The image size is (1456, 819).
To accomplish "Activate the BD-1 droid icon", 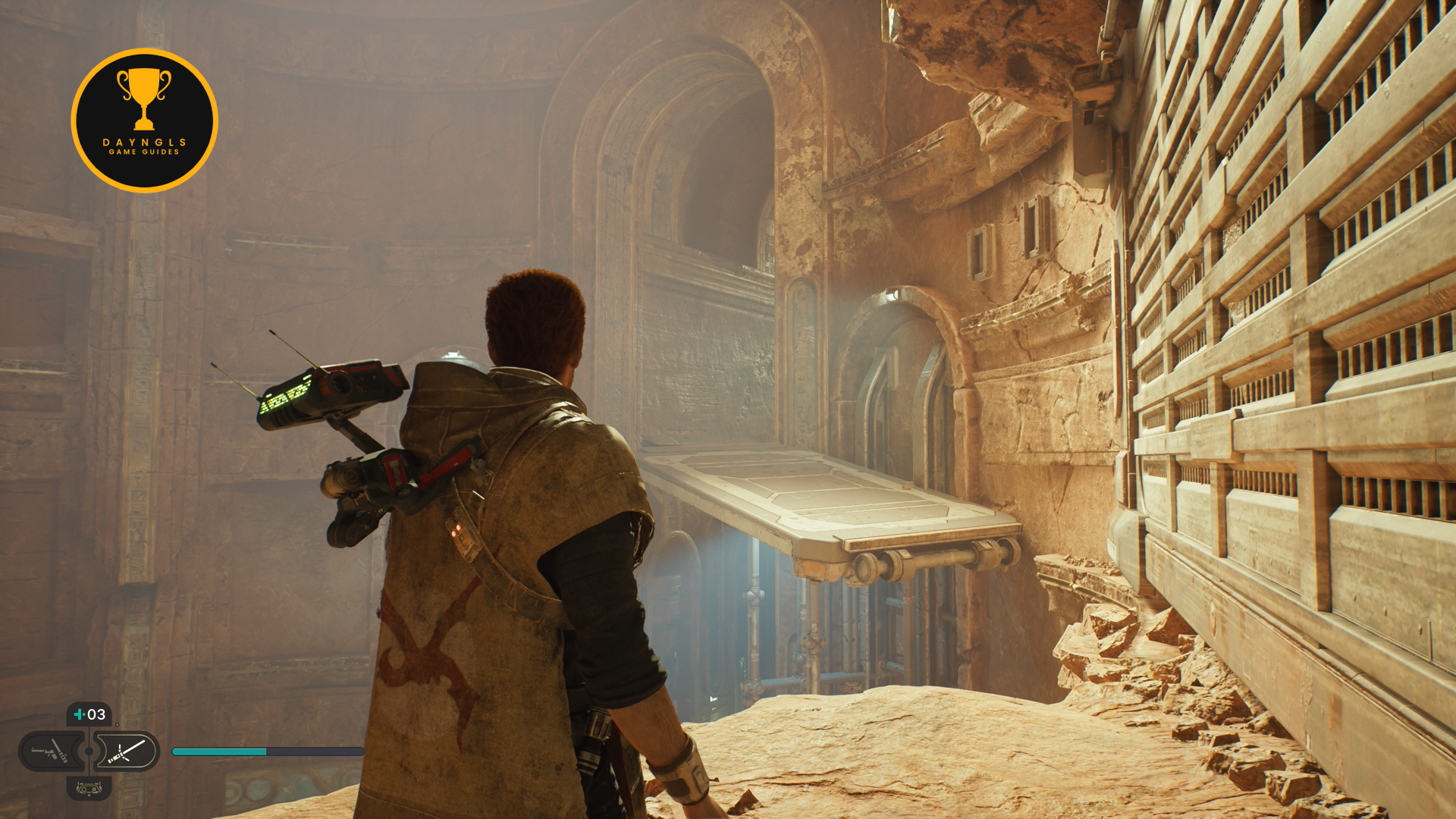I will (89, 789).
